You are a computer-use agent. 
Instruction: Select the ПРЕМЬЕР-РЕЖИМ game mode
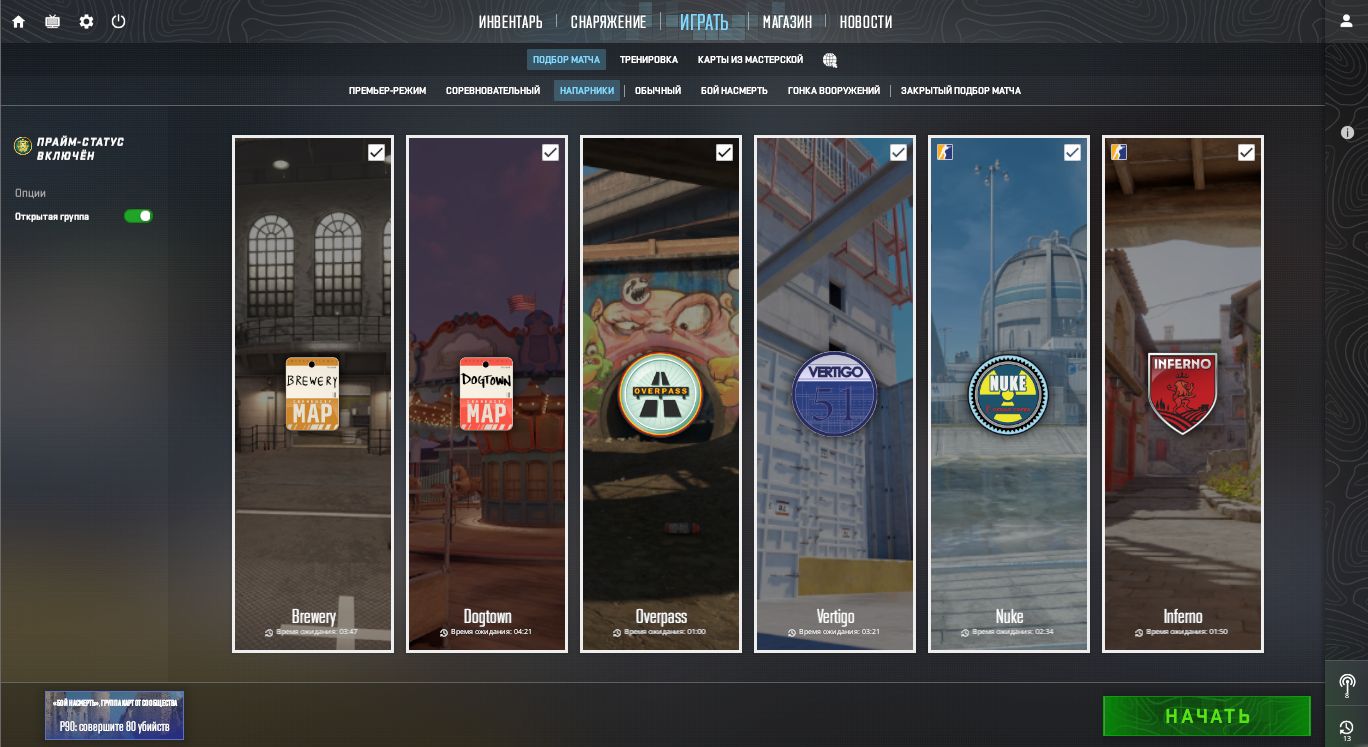click(x=387, y=91)
